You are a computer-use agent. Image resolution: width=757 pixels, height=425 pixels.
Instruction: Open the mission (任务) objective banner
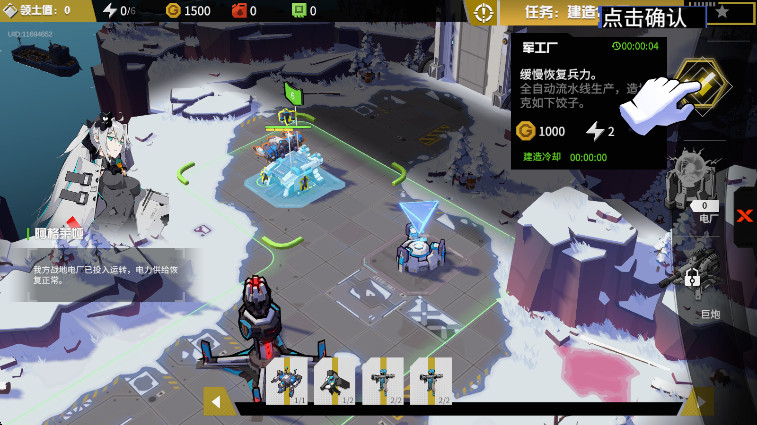coord(560,12)
